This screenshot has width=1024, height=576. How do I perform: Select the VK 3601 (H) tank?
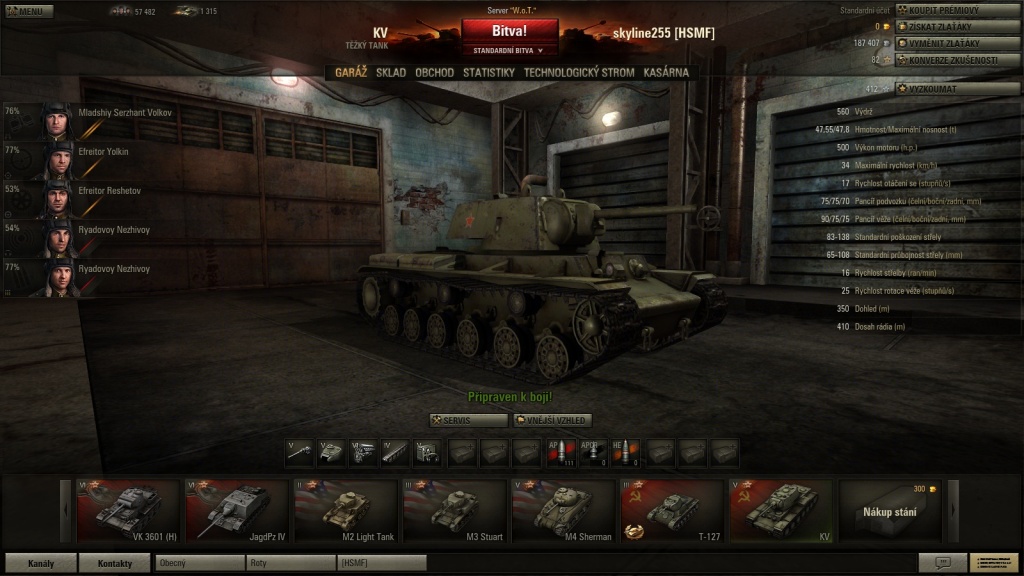[x=128, y=511]
